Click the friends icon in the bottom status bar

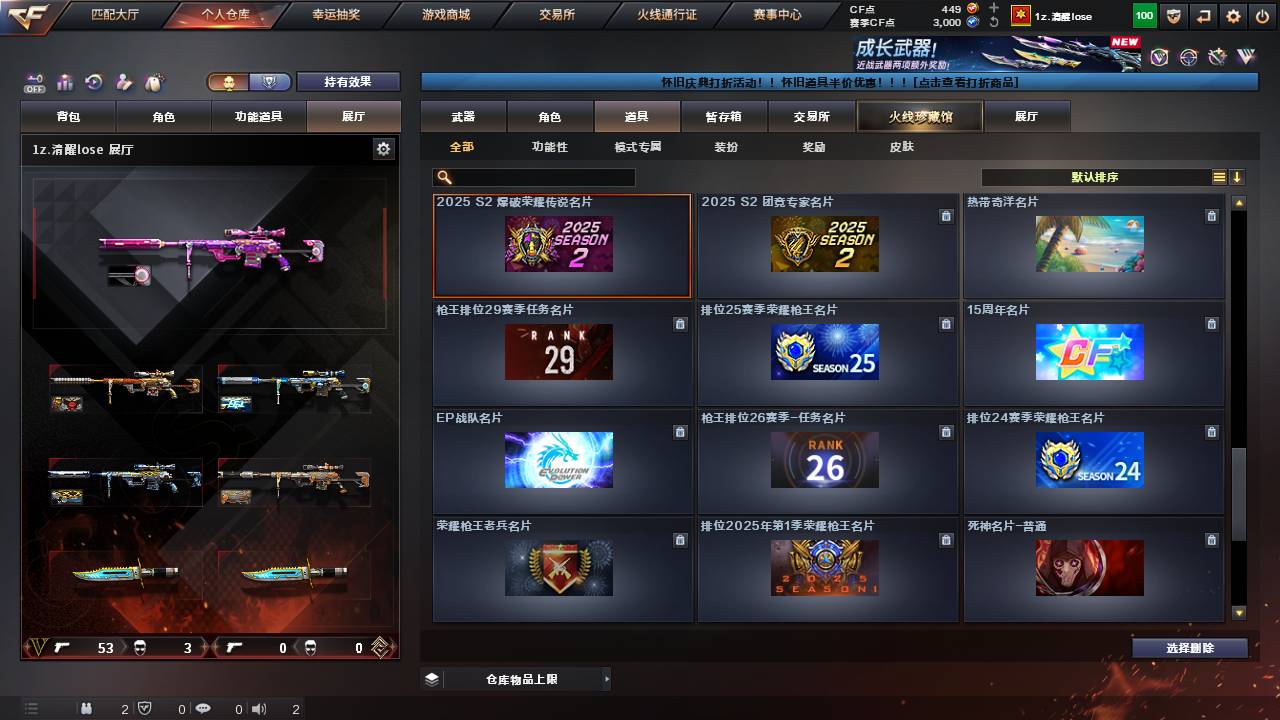(x=86, y=709)
